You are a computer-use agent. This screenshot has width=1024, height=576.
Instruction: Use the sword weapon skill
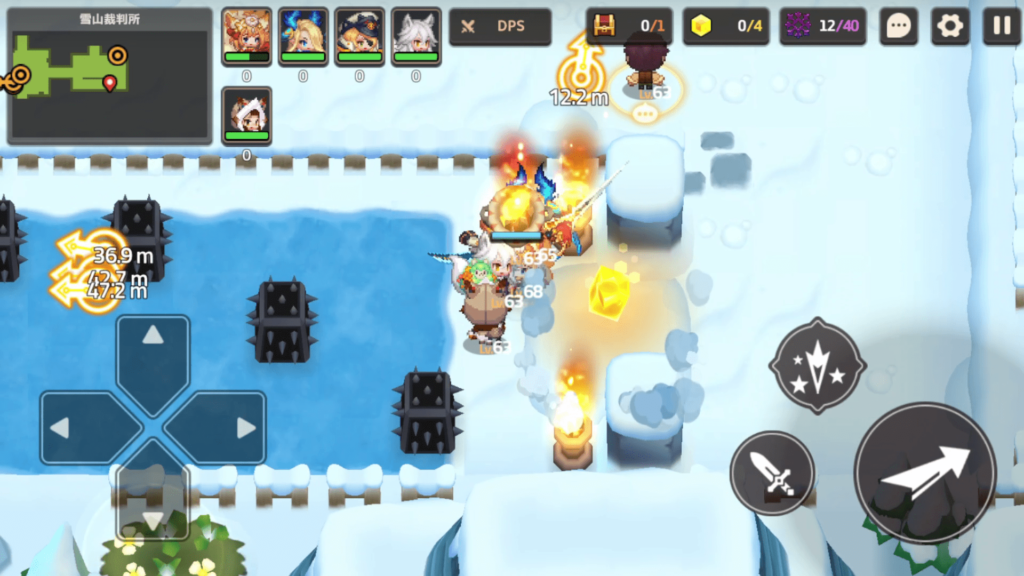click(x=772, y=473)
